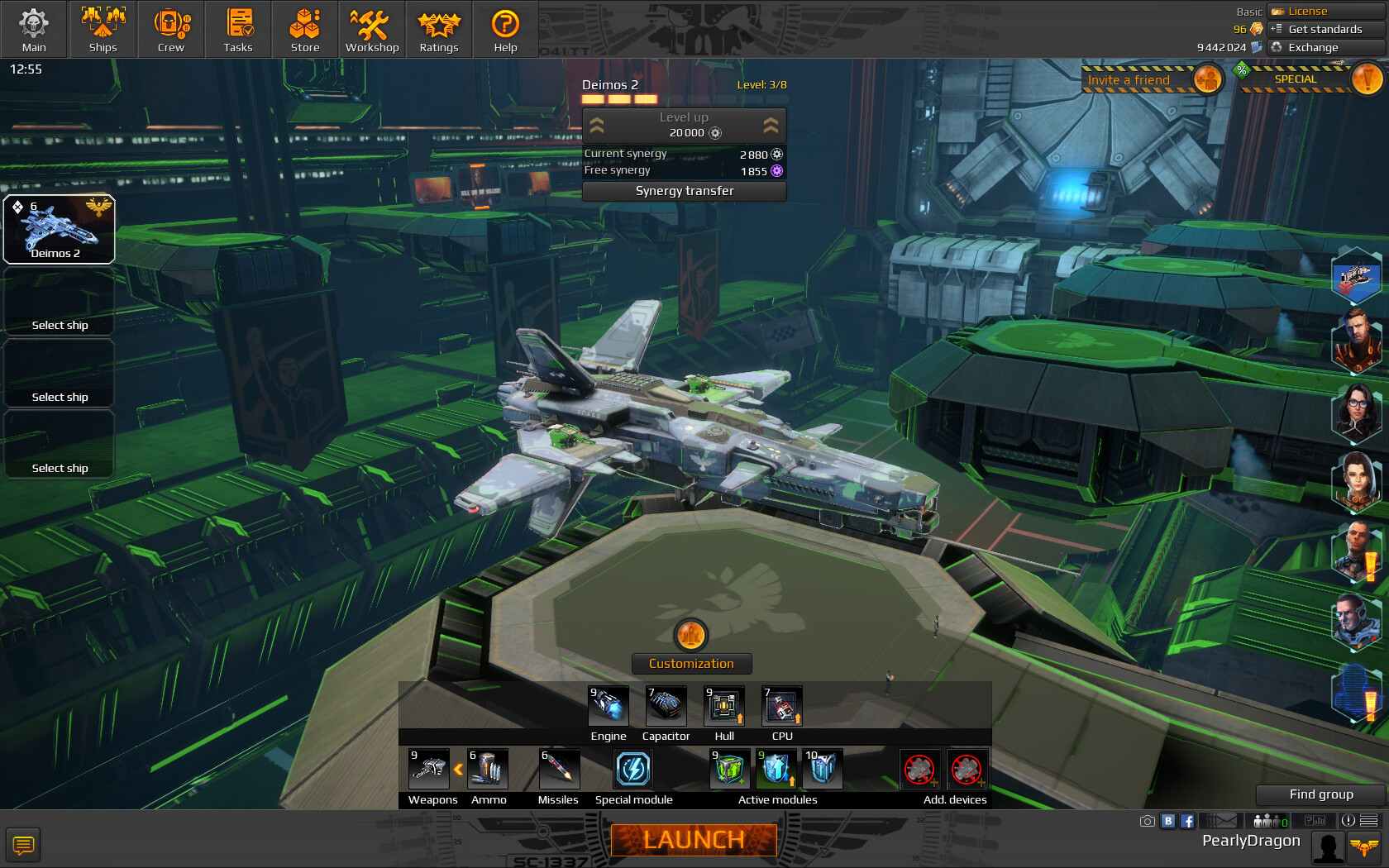Open the Help section
The width and height of the screenshot is (1389, 868).
tap(505, 30)
